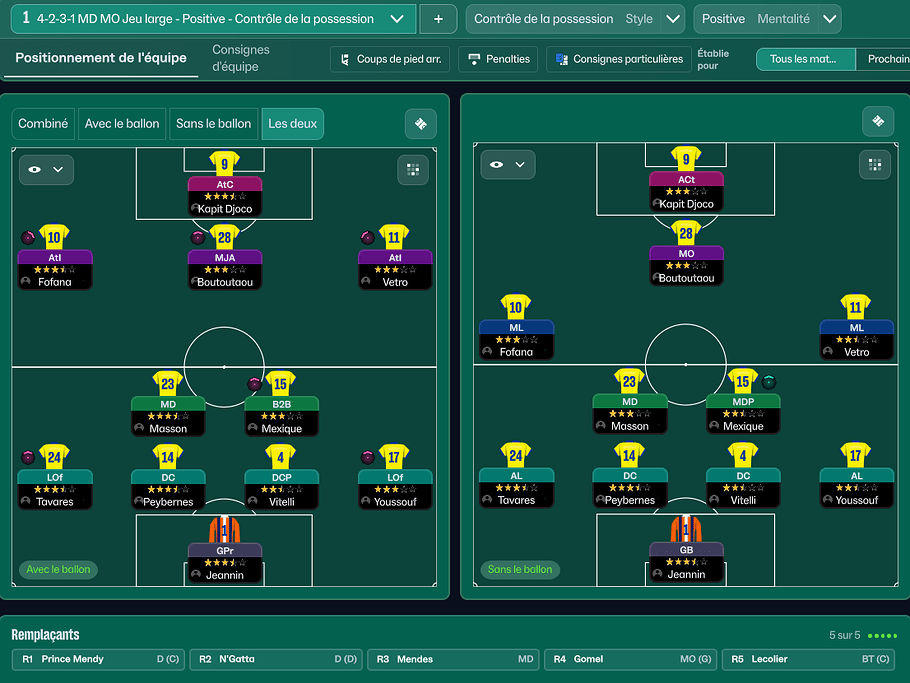Change the Positive mentality dropdown

pyautogui.click(x=829, y=19)
